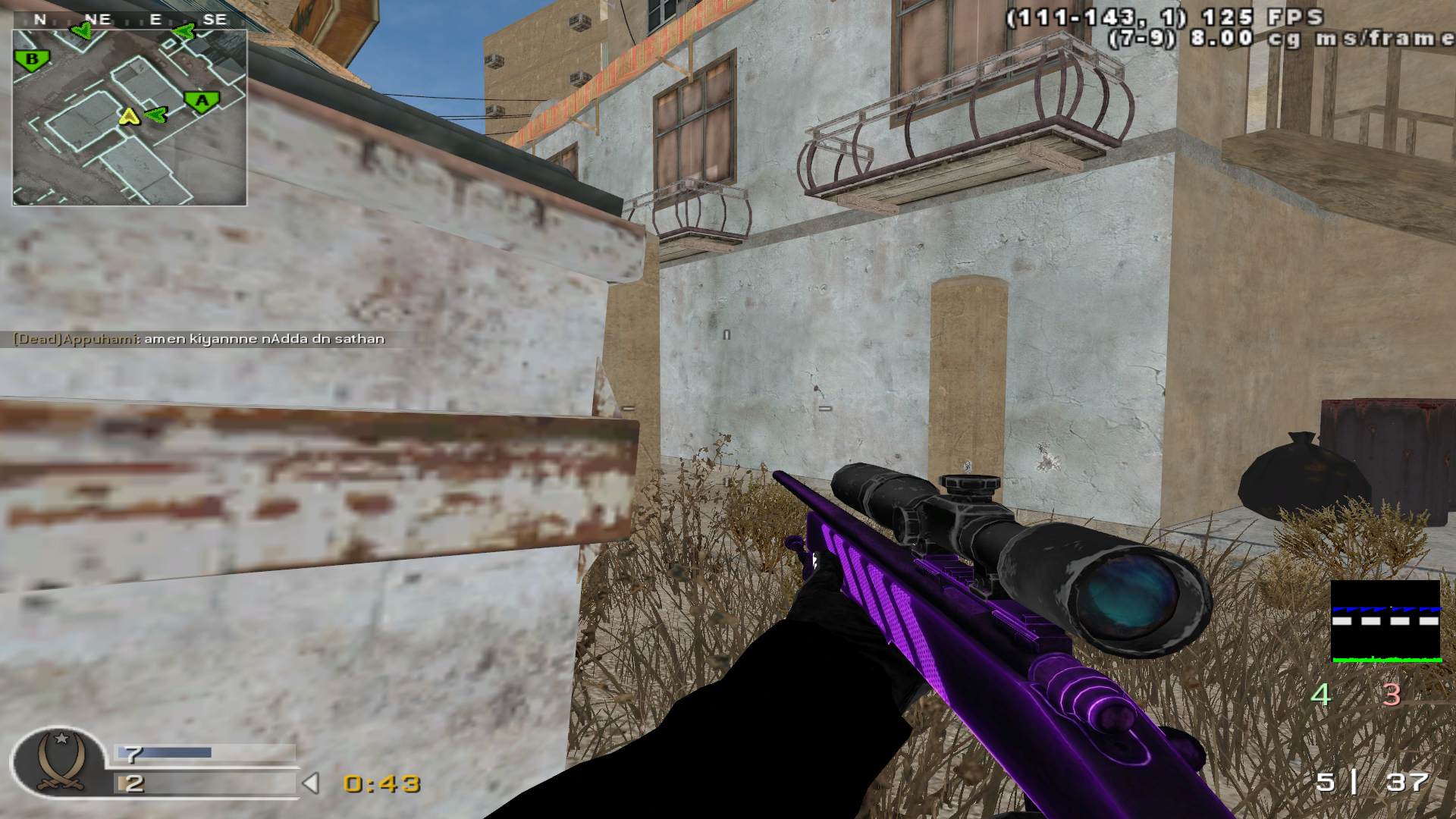The image size is (1456, 819).
Task: Click the minimap in the corner
Action: click(x=130, y=118)
